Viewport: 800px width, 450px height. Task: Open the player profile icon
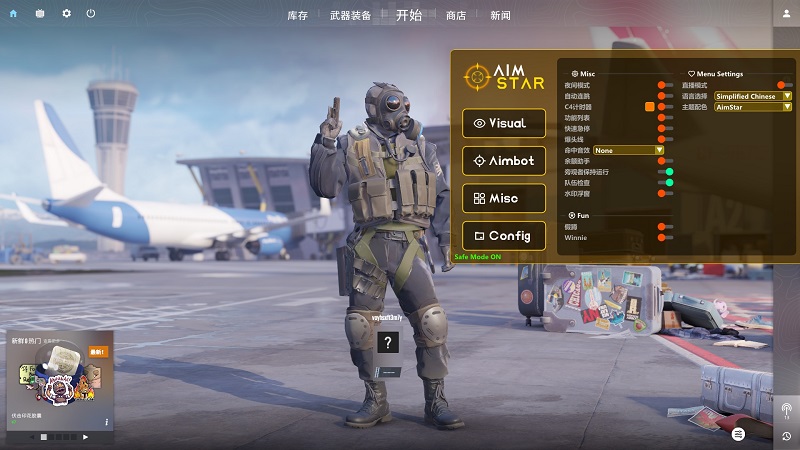(x=786, y=13)
